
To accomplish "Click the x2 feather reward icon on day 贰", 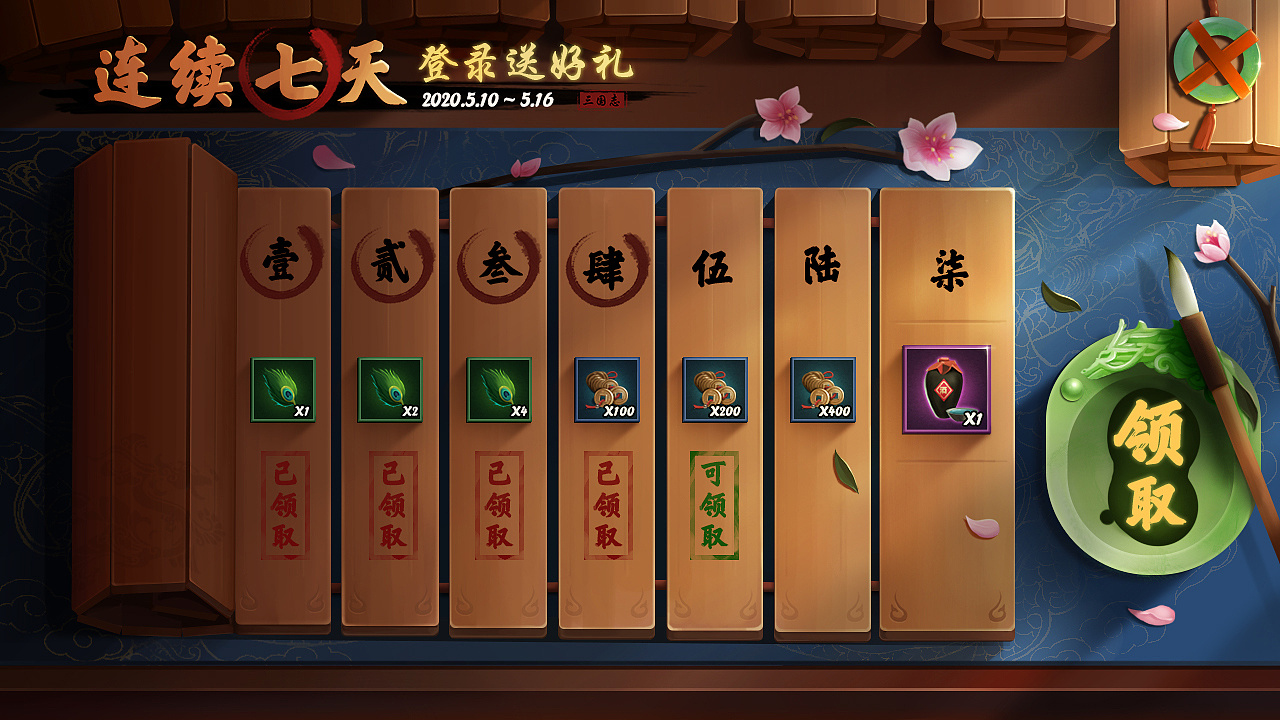I will (390, 392).
